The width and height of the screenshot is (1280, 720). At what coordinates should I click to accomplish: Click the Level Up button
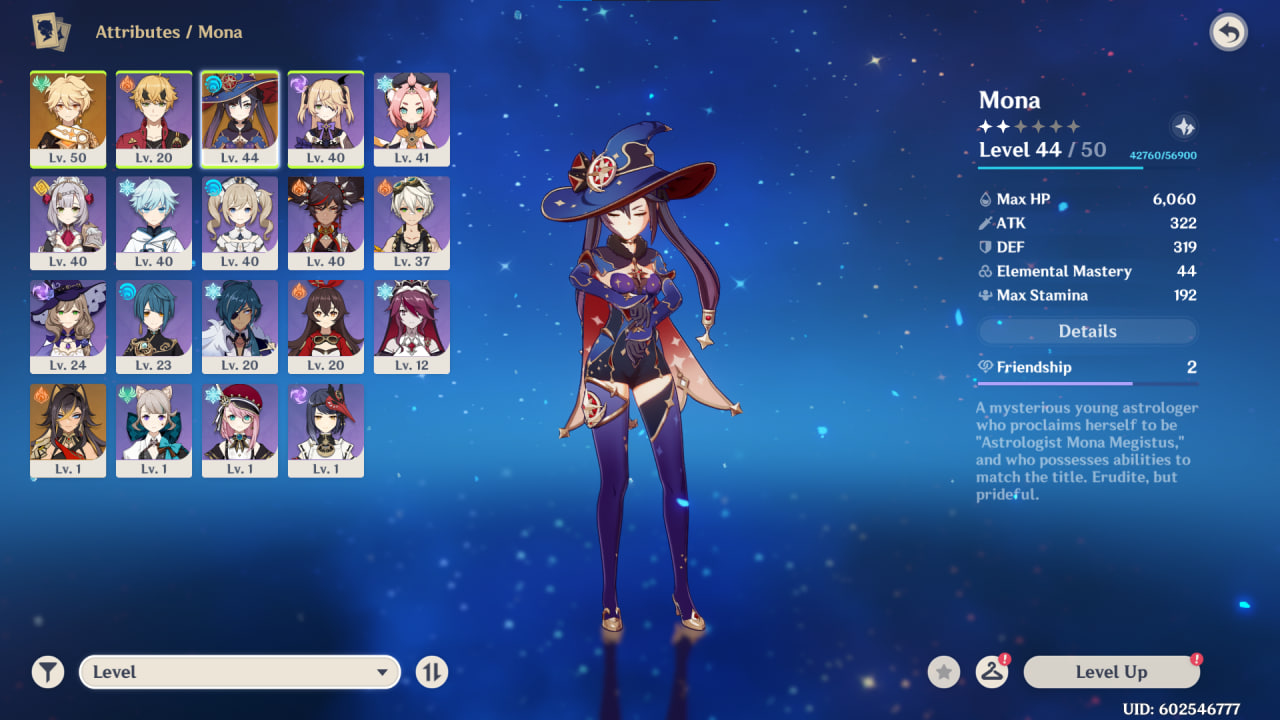point(1111,672)
